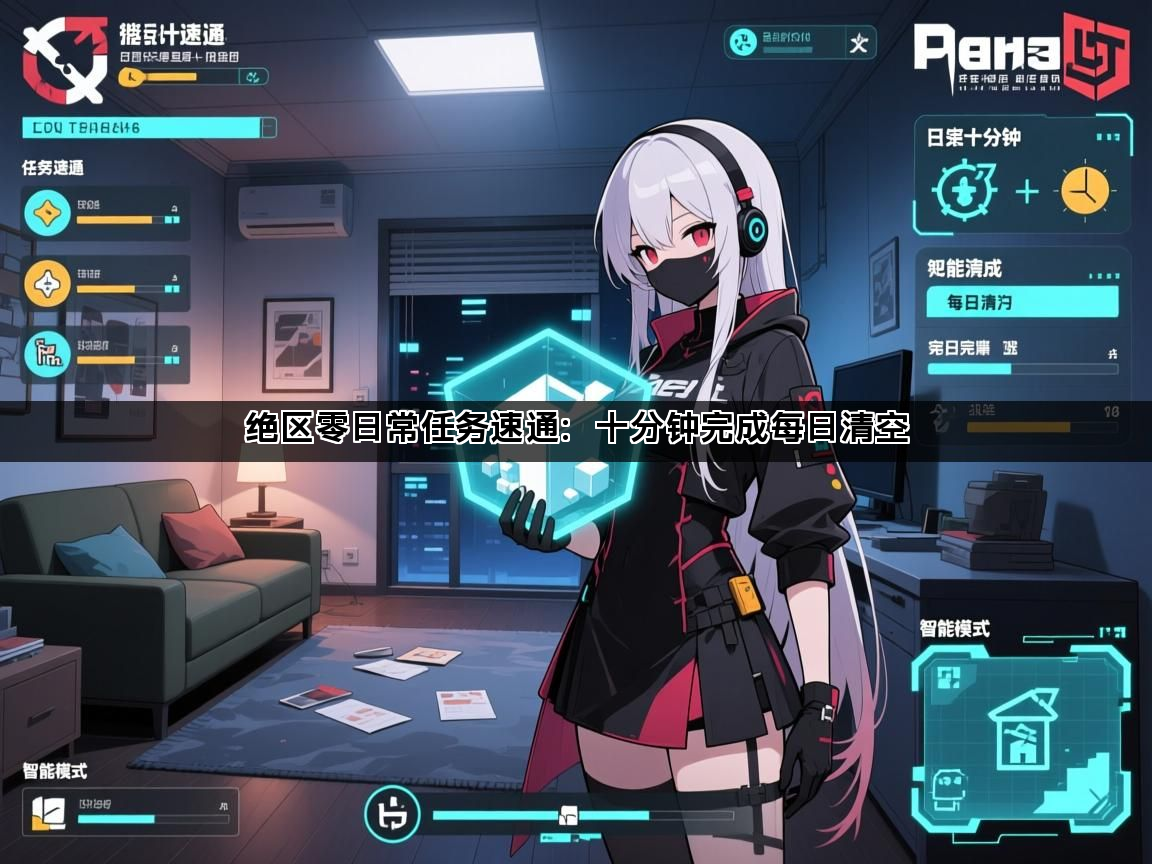Click the red Pana logo
The height and width of the screenshot is (864, 1152).
pyautogui.click(x=1020, y=55)
